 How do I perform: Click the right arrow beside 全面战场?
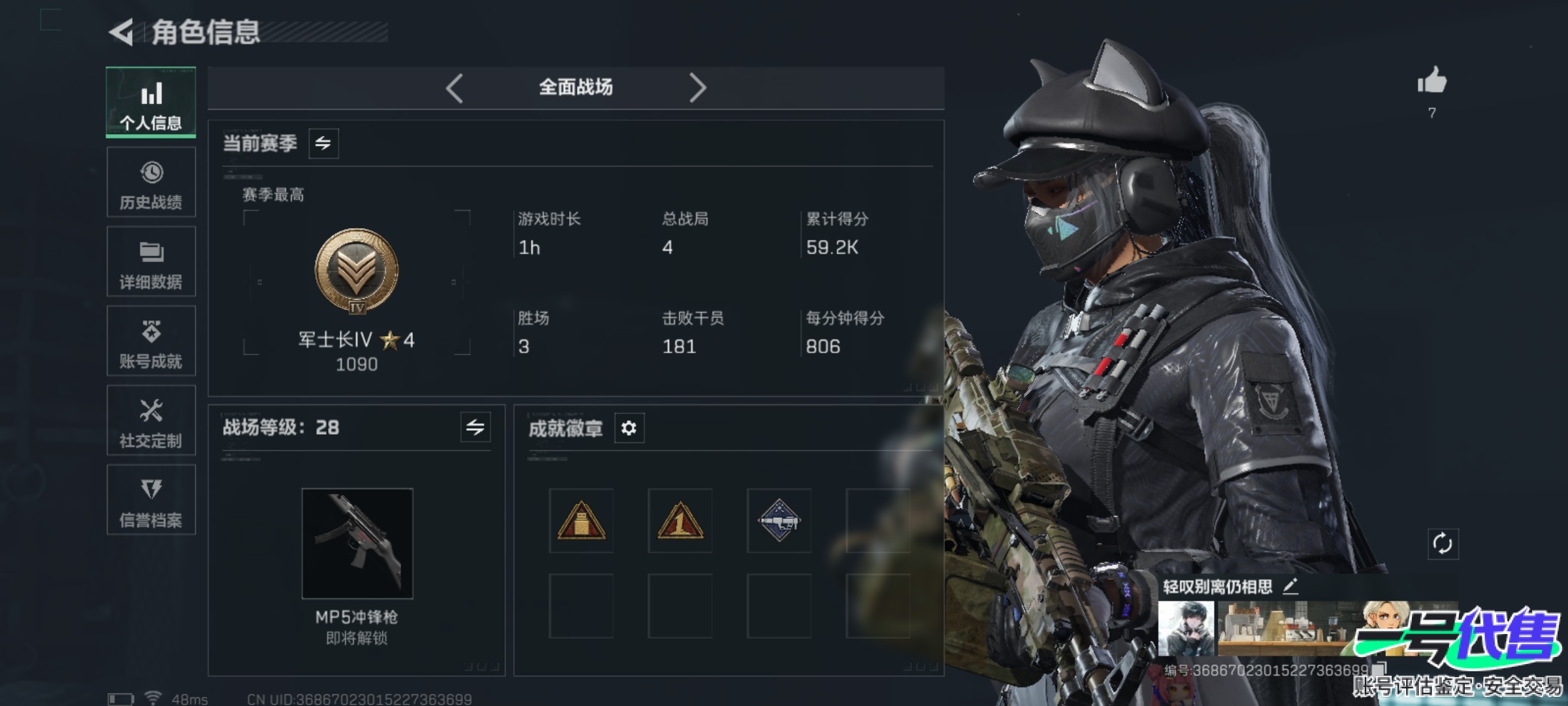click(x=697, y=88)
